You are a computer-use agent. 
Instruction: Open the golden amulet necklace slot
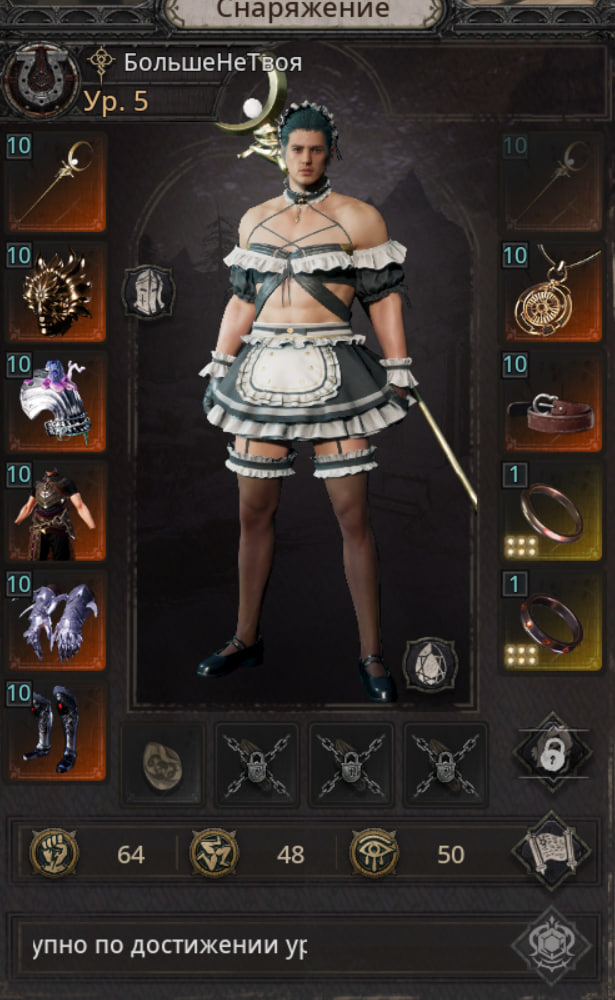click(x=552, y=291)
